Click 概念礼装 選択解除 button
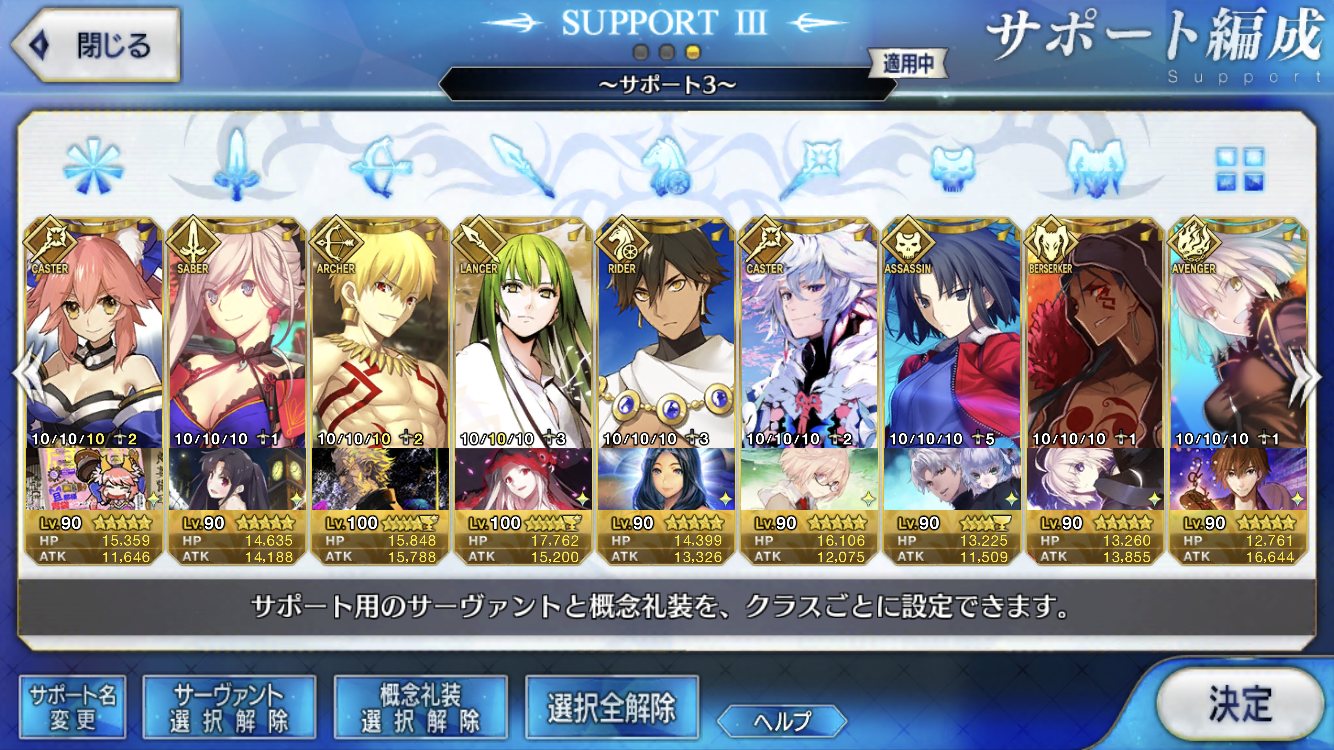Viewport: 1334px width, 750px height. pyautogui.click(x=420, y=707)
